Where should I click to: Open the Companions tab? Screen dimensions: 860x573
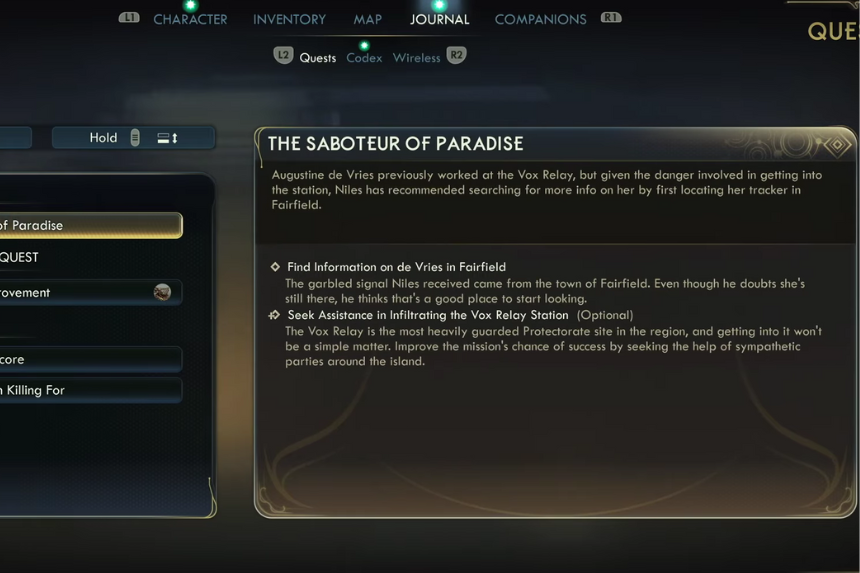point(540,19)
